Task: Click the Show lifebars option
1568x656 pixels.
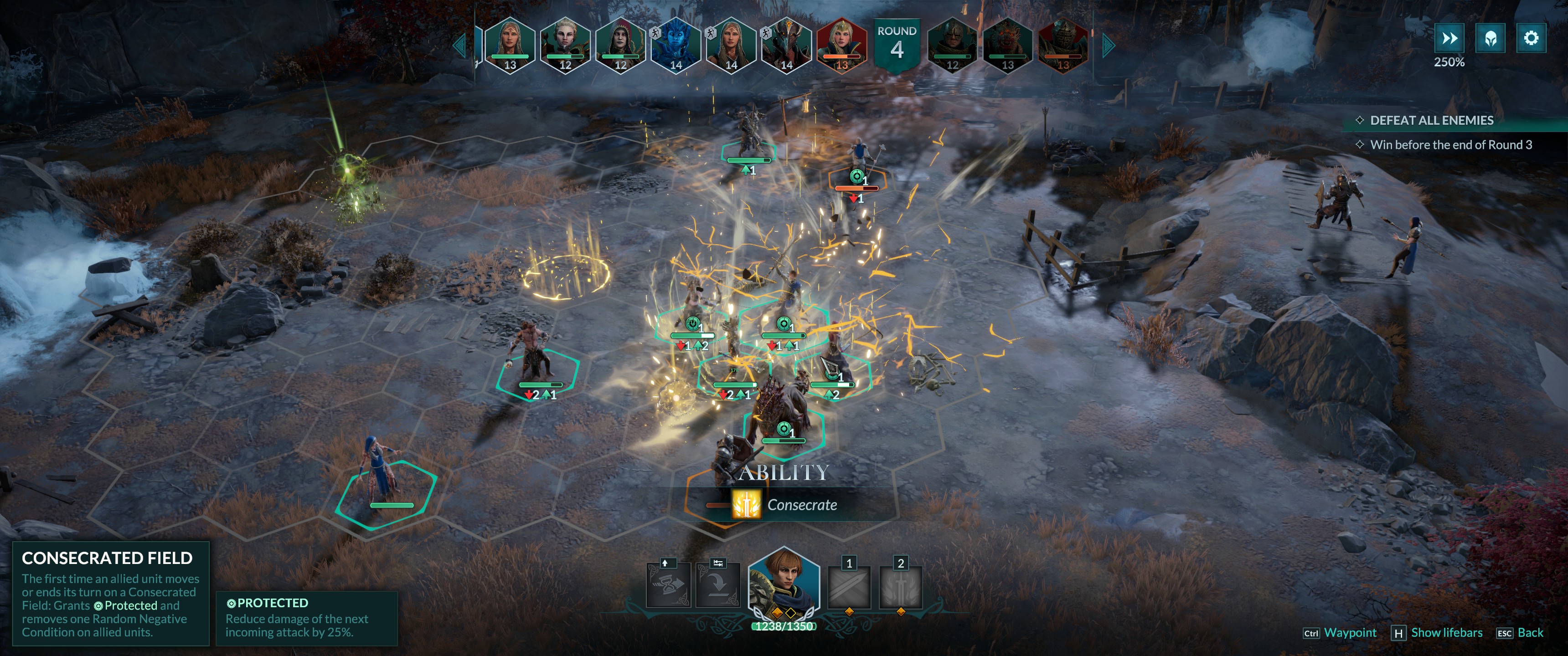Action: pos(1446,633)
